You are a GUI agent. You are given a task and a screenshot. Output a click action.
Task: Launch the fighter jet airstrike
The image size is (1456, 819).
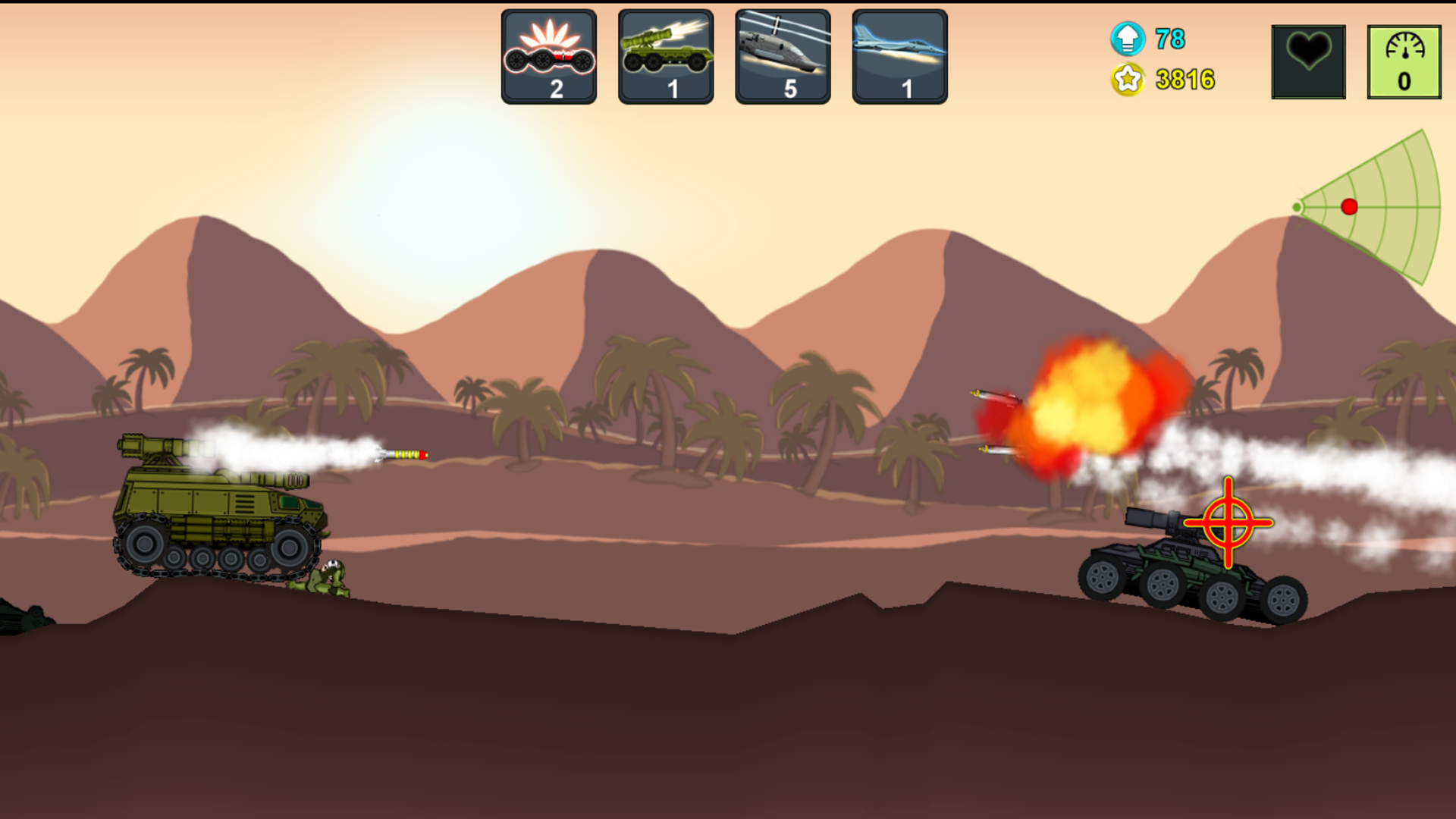point(899,57)
